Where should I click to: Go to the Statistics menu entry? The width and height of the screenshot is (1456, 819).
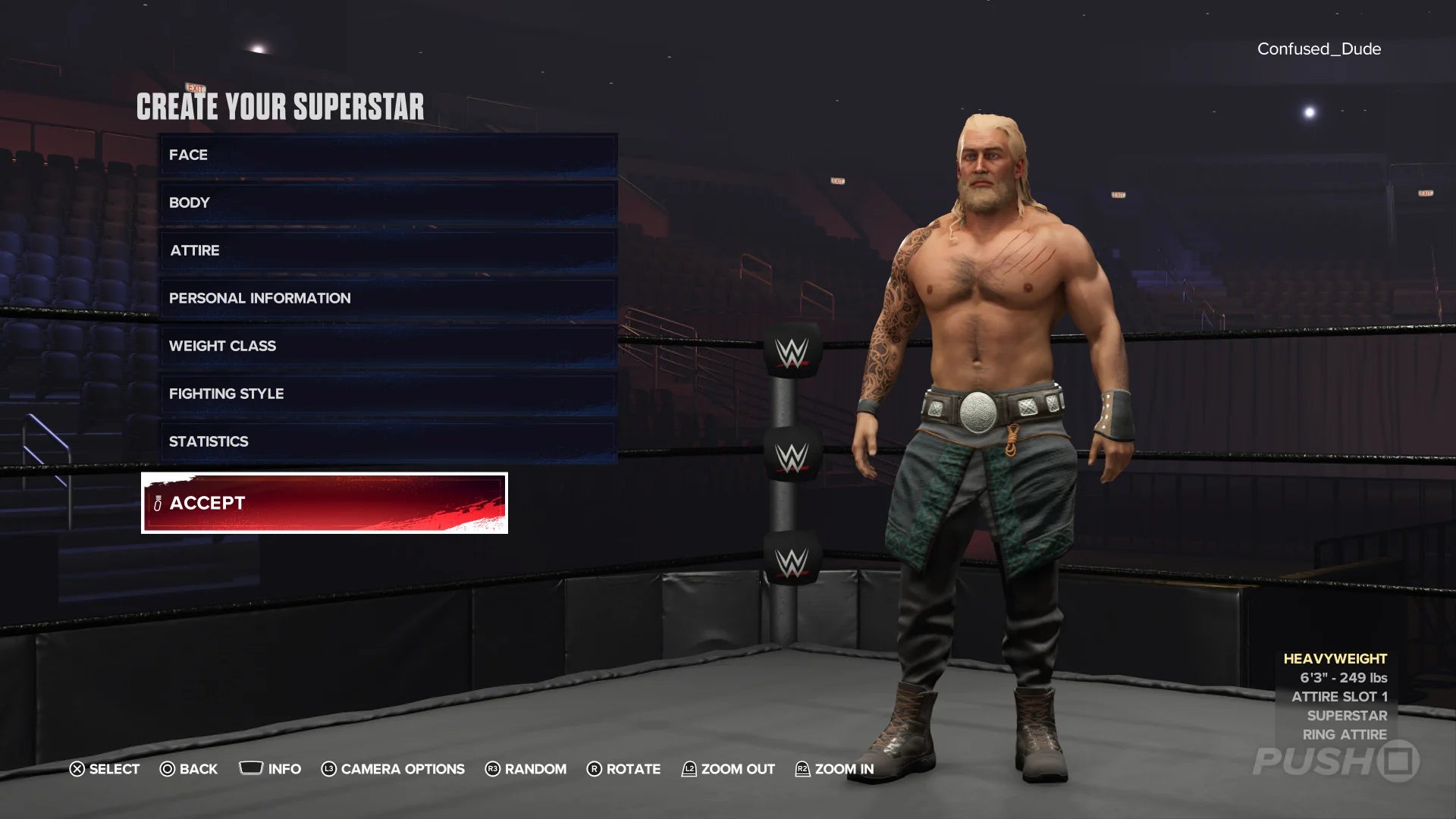click(x=388, y=442)
